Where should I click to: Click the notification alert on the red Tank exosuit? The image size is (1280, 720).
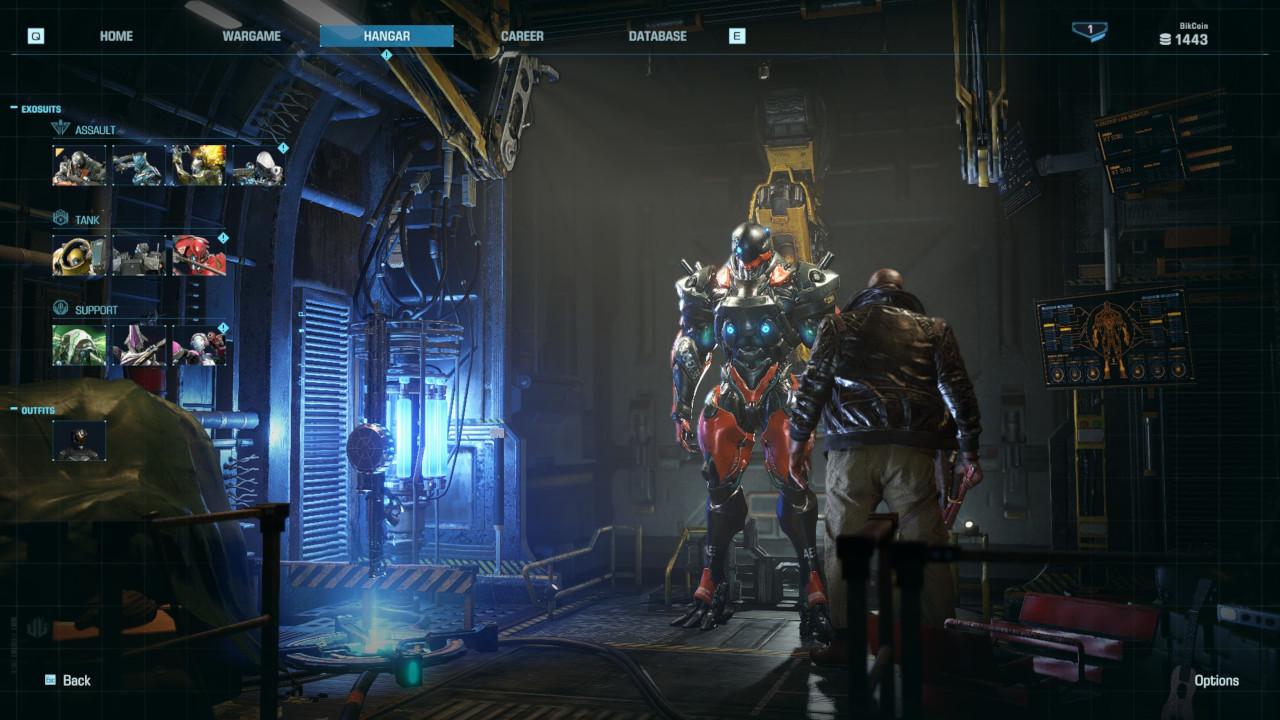(x=222, y=238)
